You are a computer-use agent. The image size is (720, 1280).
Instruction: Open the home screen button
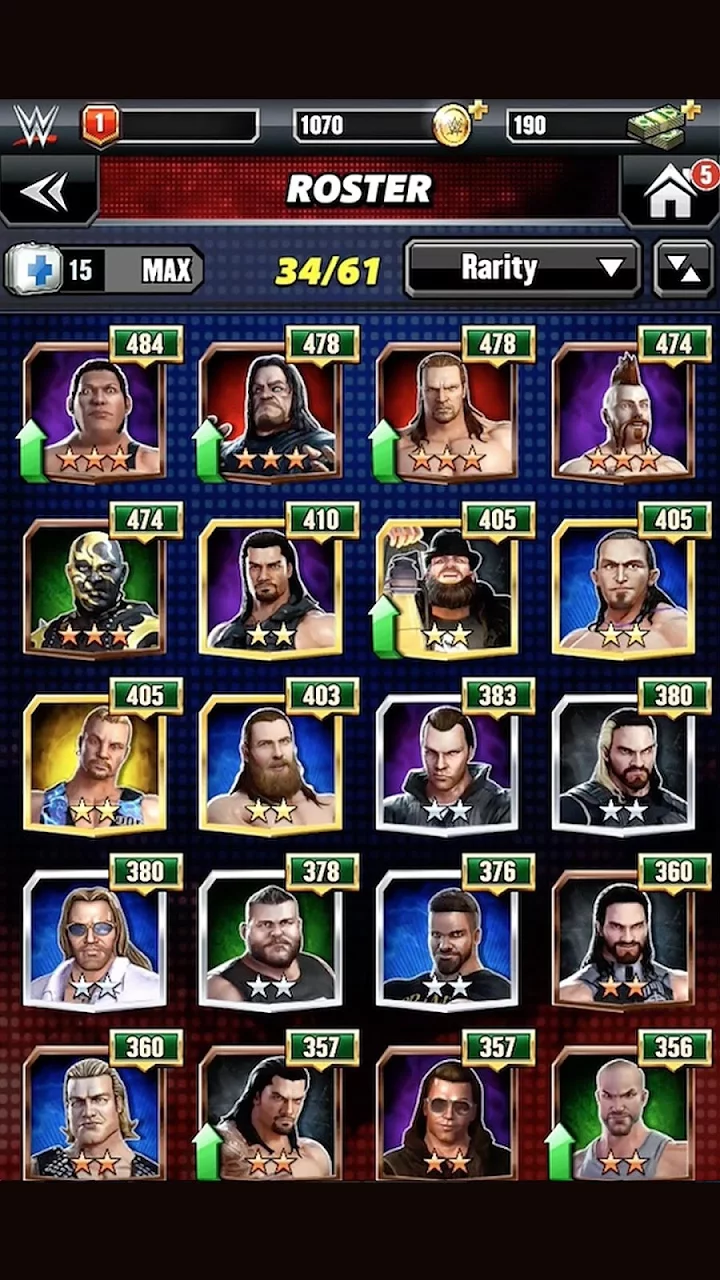pyautogui.click(x=670, y=190)
